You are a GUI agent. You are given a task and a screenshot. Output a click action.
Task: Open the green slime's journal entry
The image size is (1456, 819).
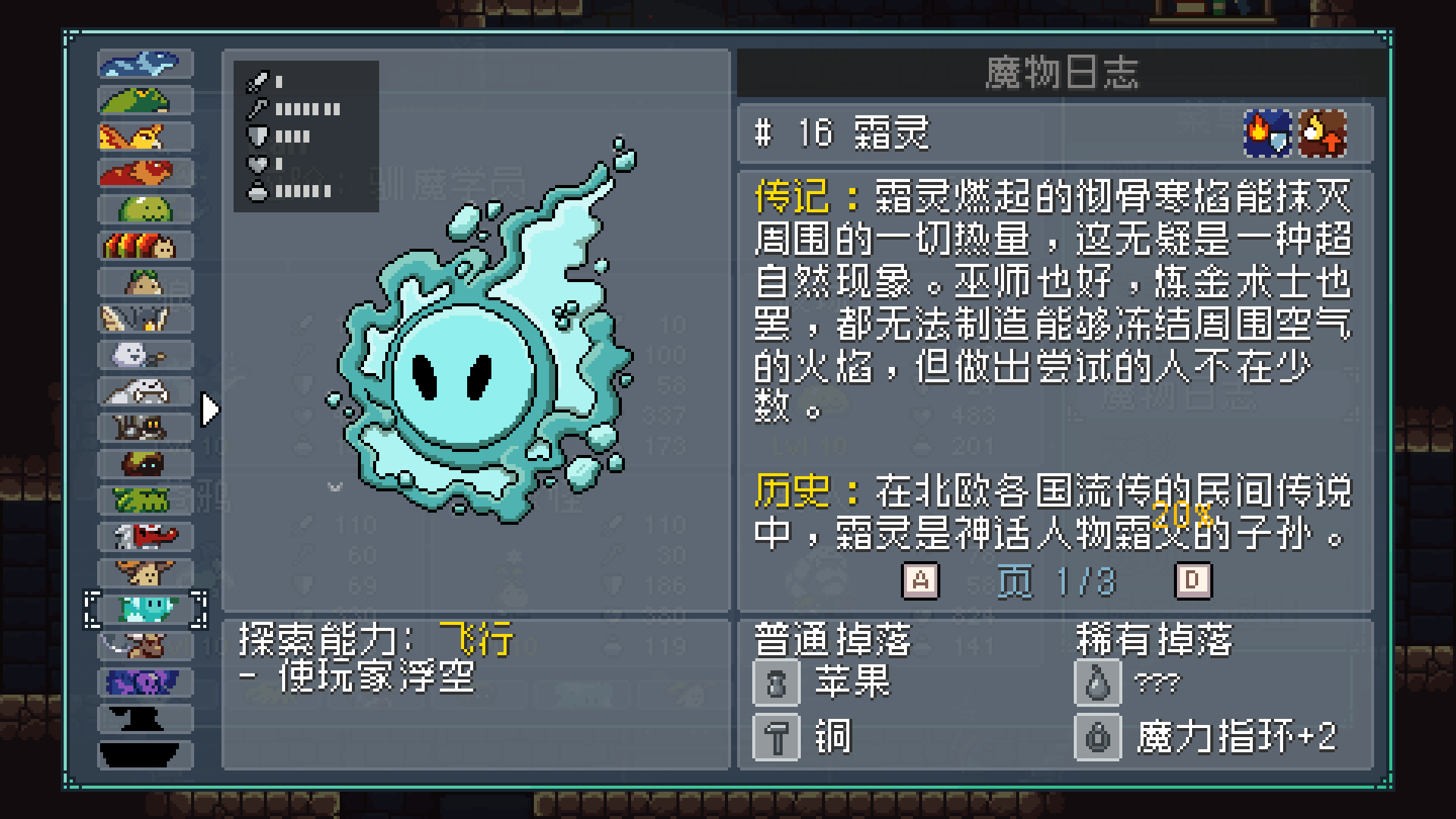[x=144, y=209]
